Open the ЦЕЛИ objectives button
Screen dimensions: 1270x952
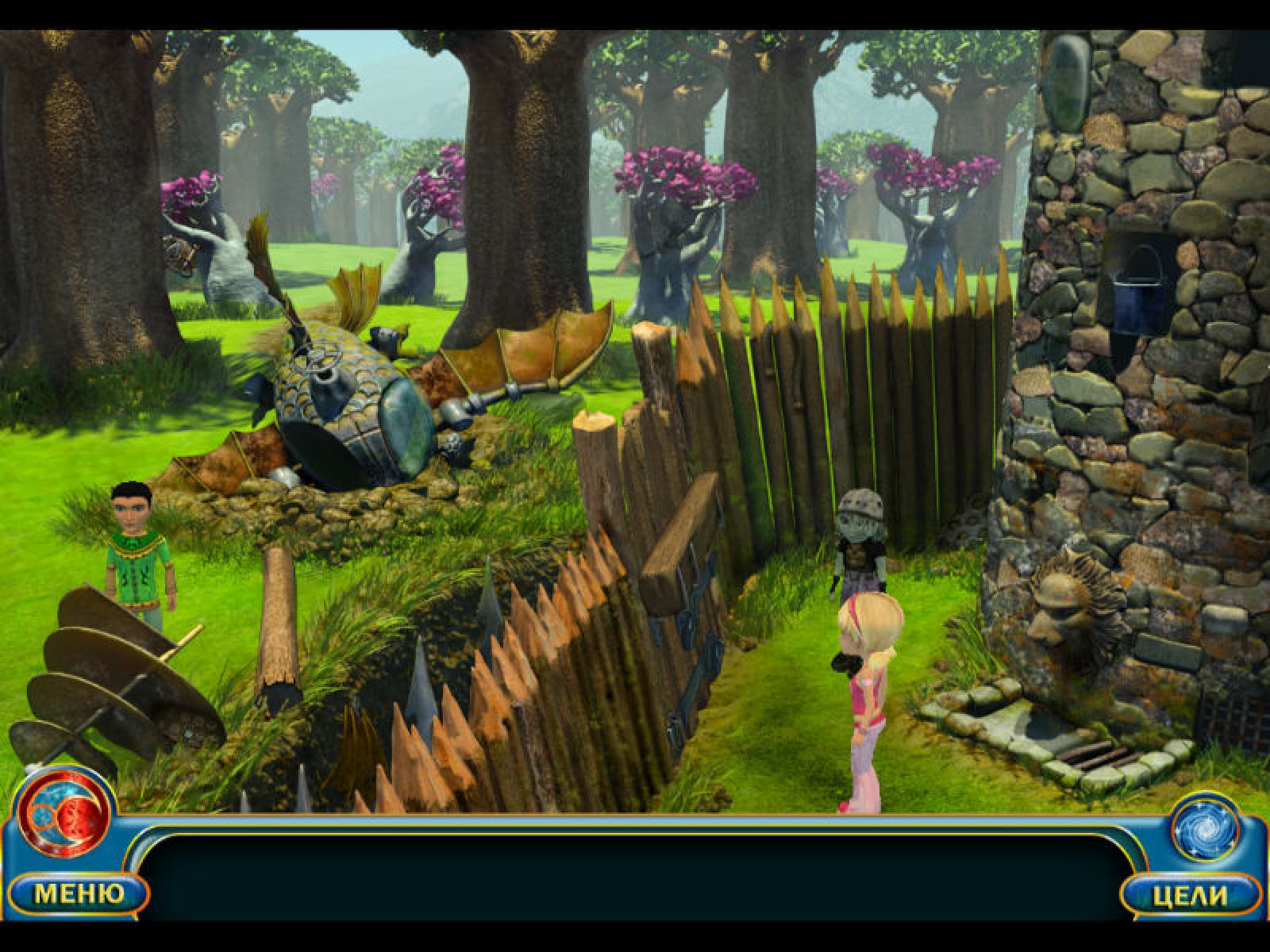pos(1190,896)
